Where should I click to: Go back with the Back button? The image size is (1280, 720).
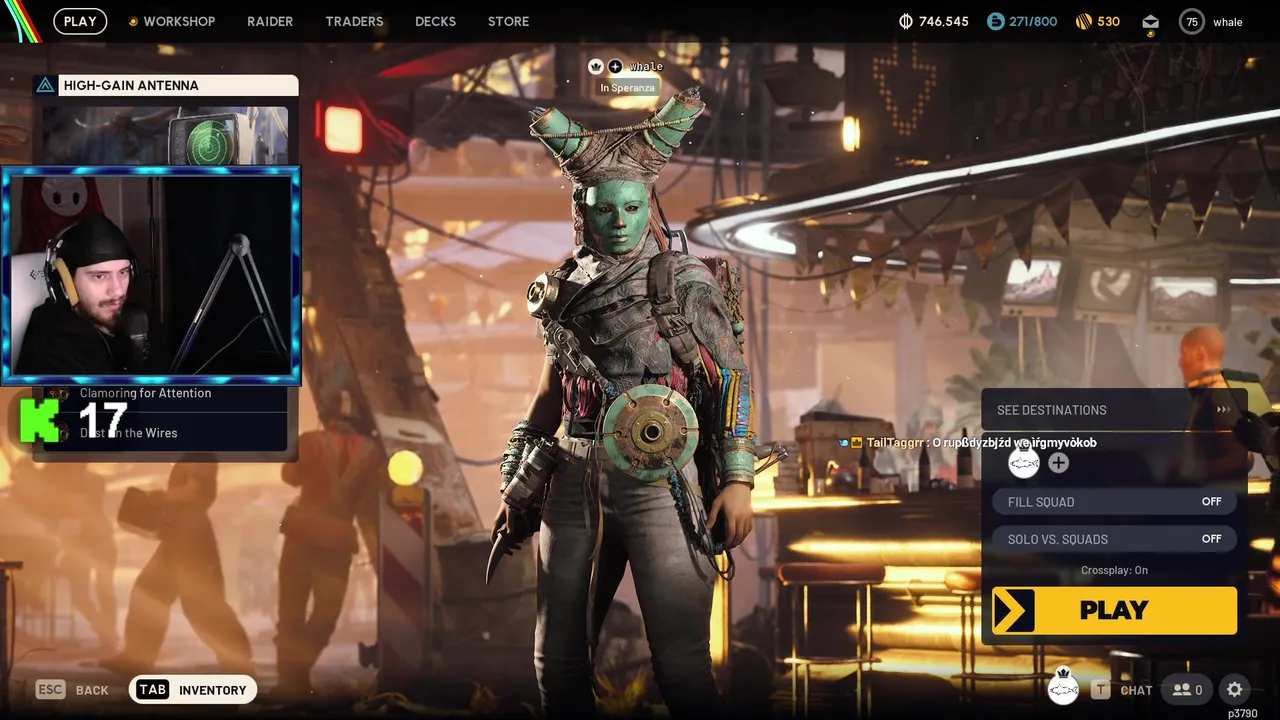pos(73,689)
